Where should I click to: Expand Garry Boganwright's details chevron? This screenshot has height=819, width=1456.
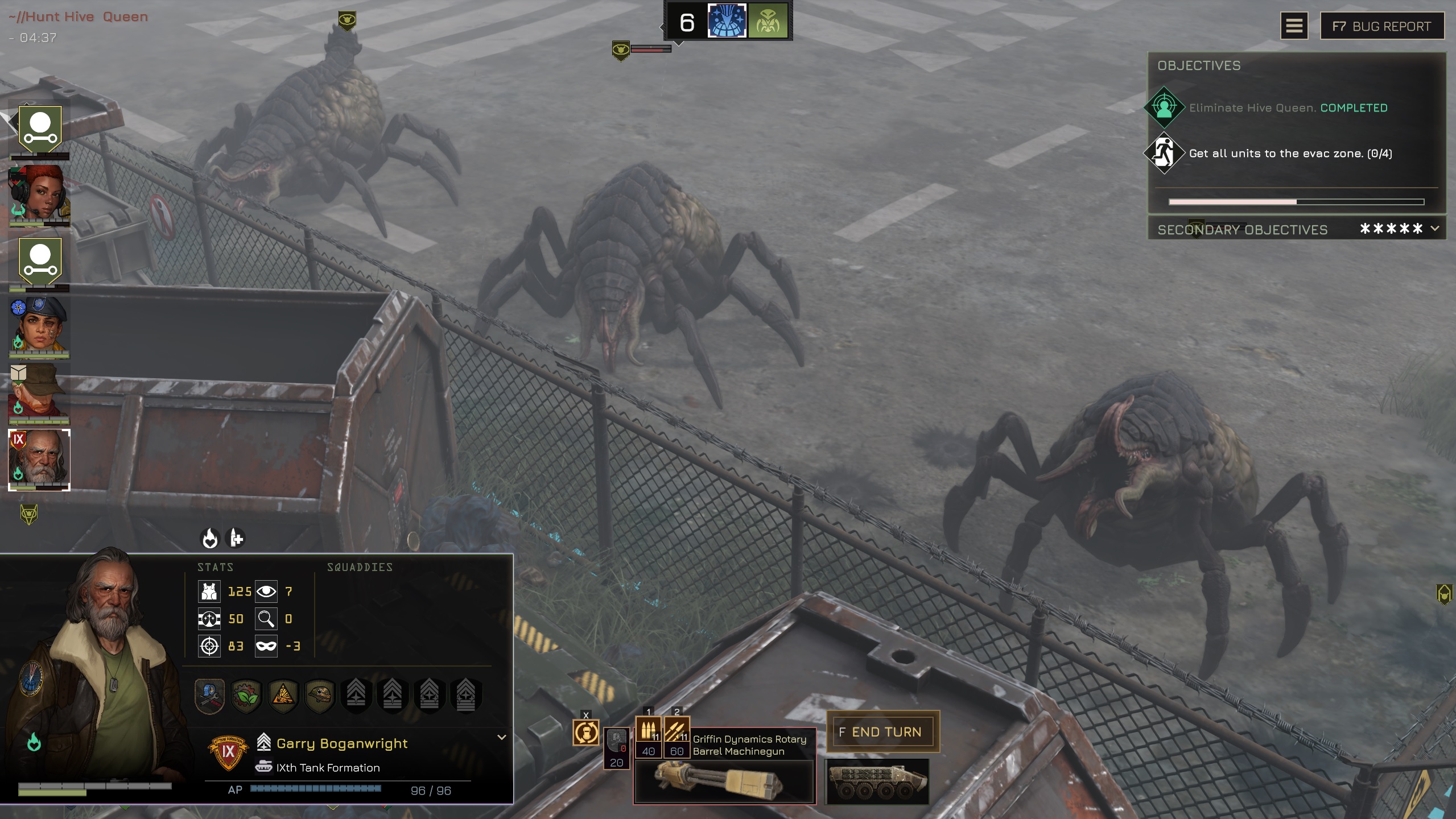[x=501, y=737]
